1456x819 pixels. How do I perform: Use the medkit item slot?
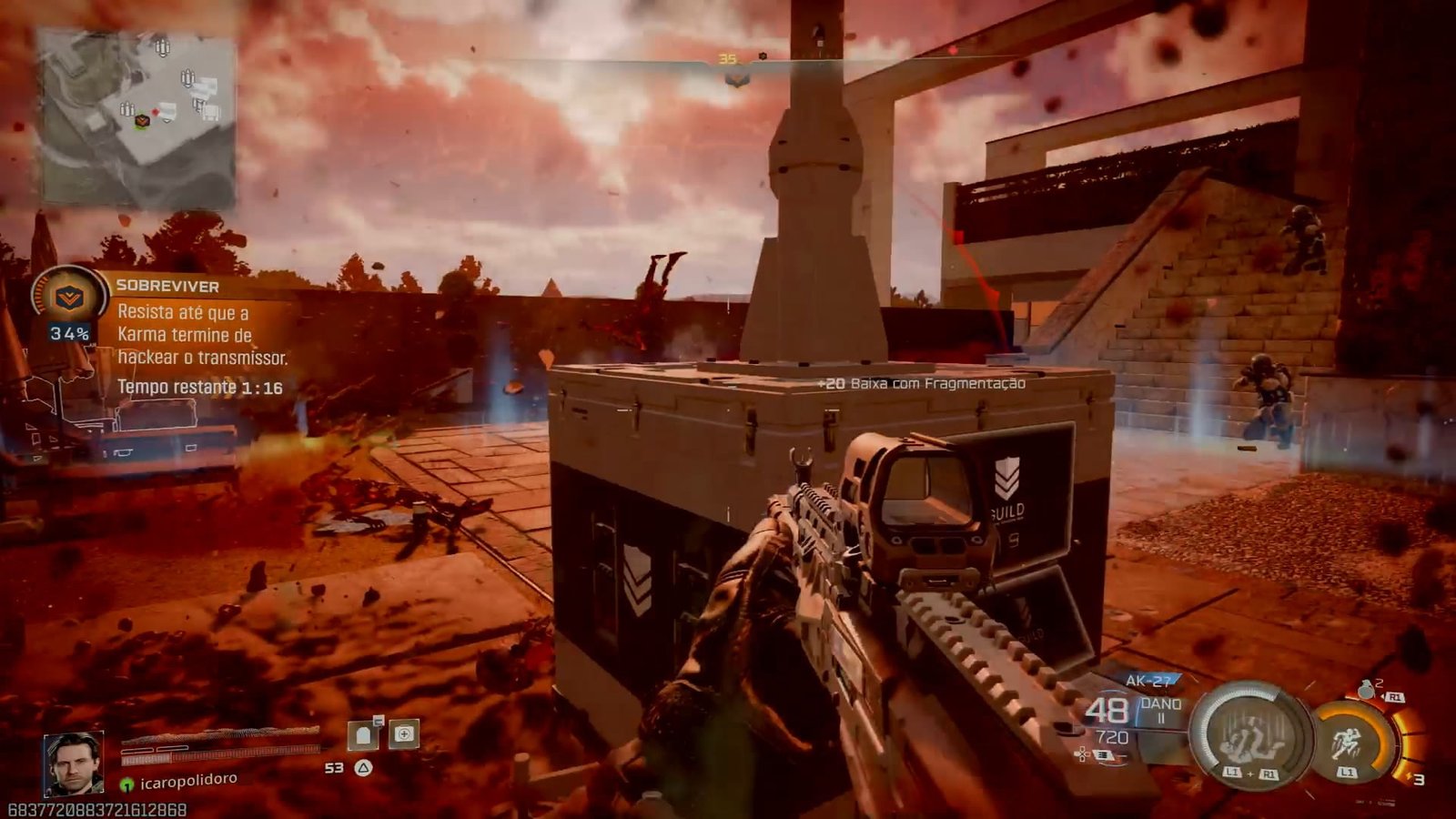pos(404,733)
